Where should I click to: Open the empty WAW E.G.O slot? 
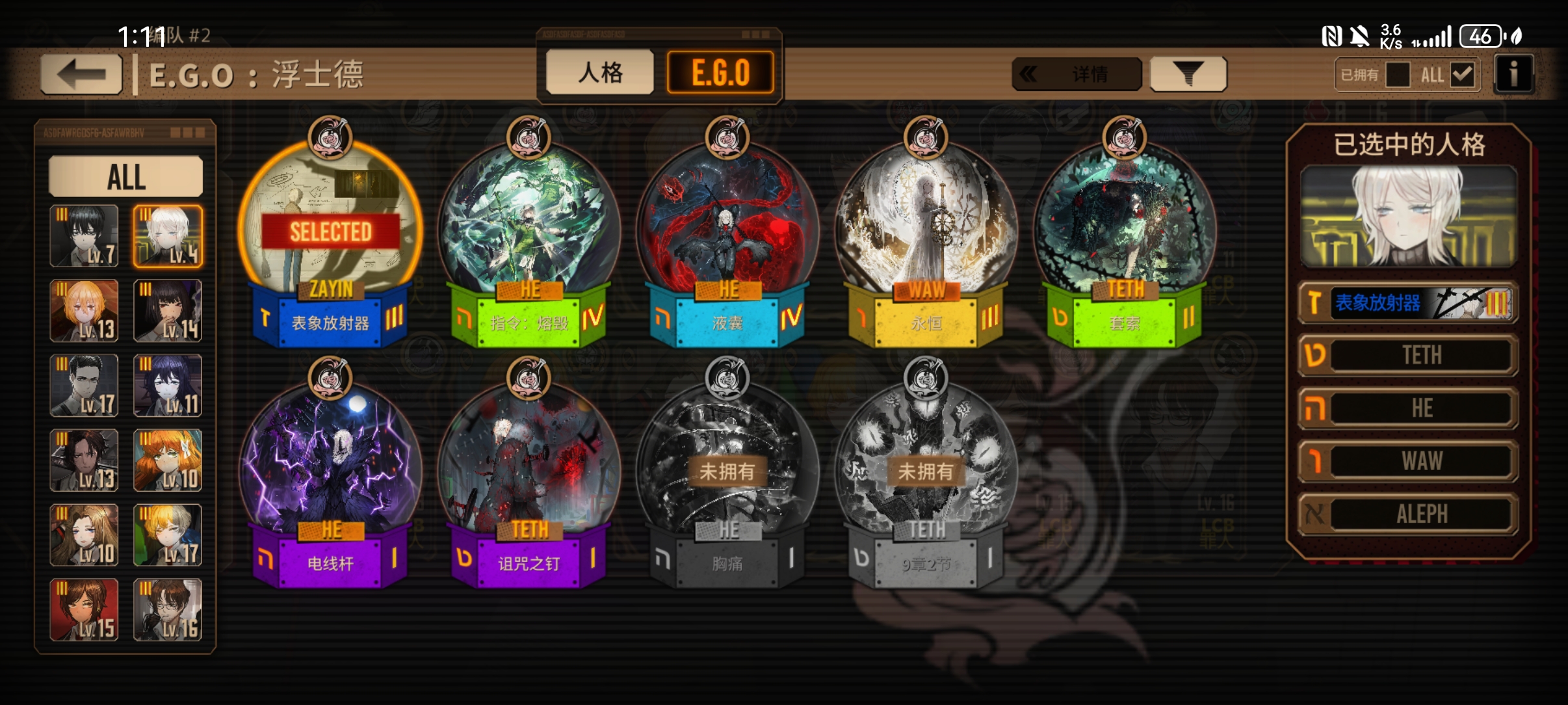[x=1409, y=461]
